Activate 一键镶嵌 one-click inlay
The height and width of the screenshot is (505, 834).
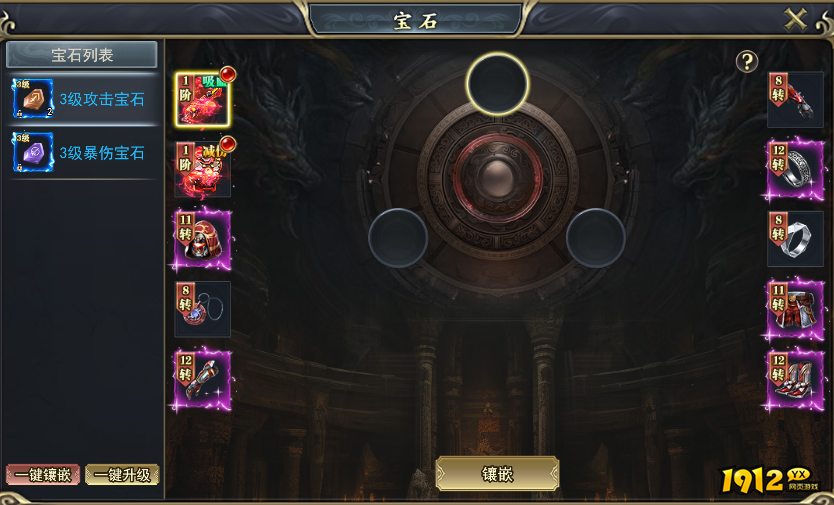tap(43, 475)
